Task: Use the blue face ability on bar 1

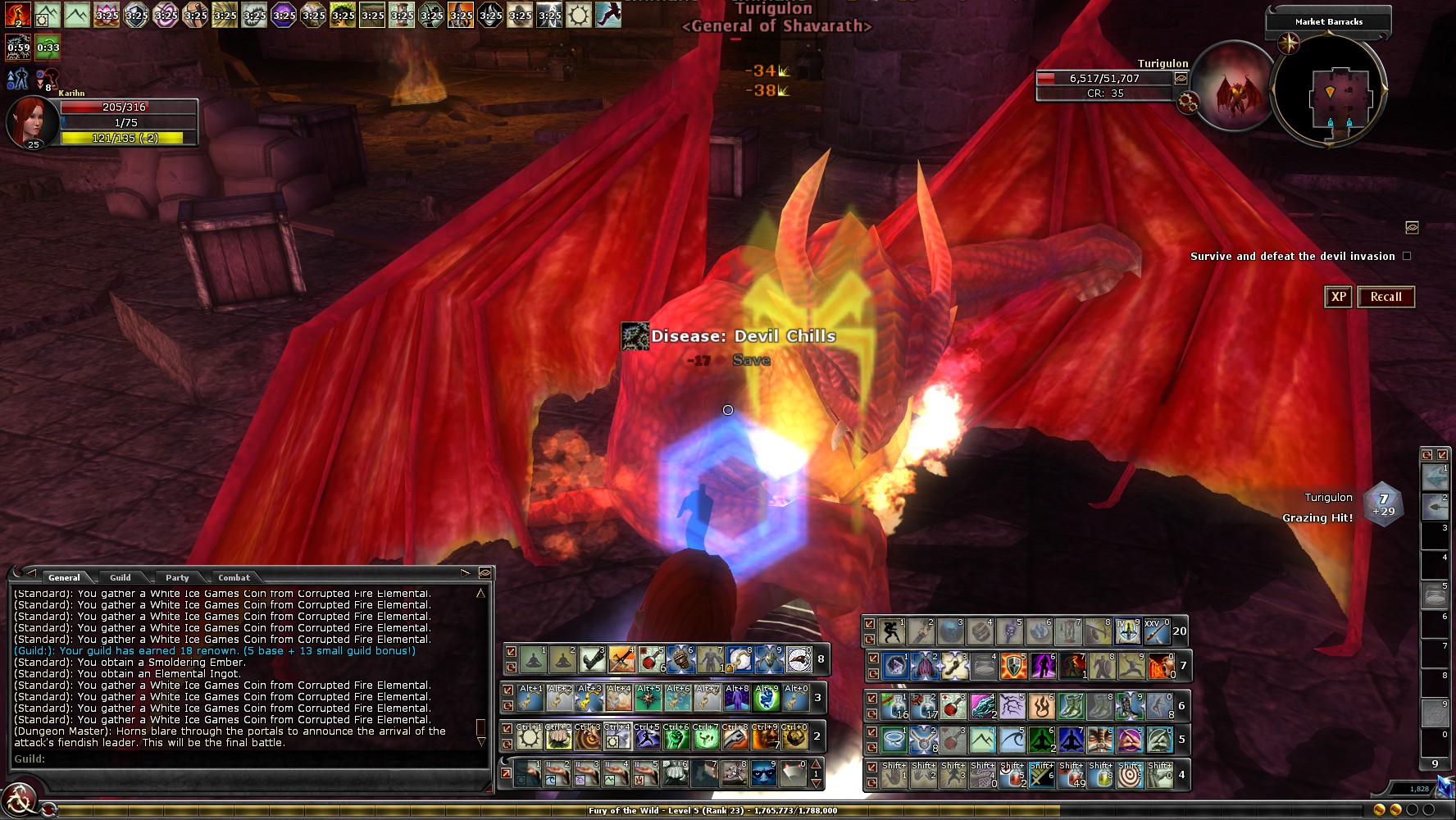Action: (763, 774)
